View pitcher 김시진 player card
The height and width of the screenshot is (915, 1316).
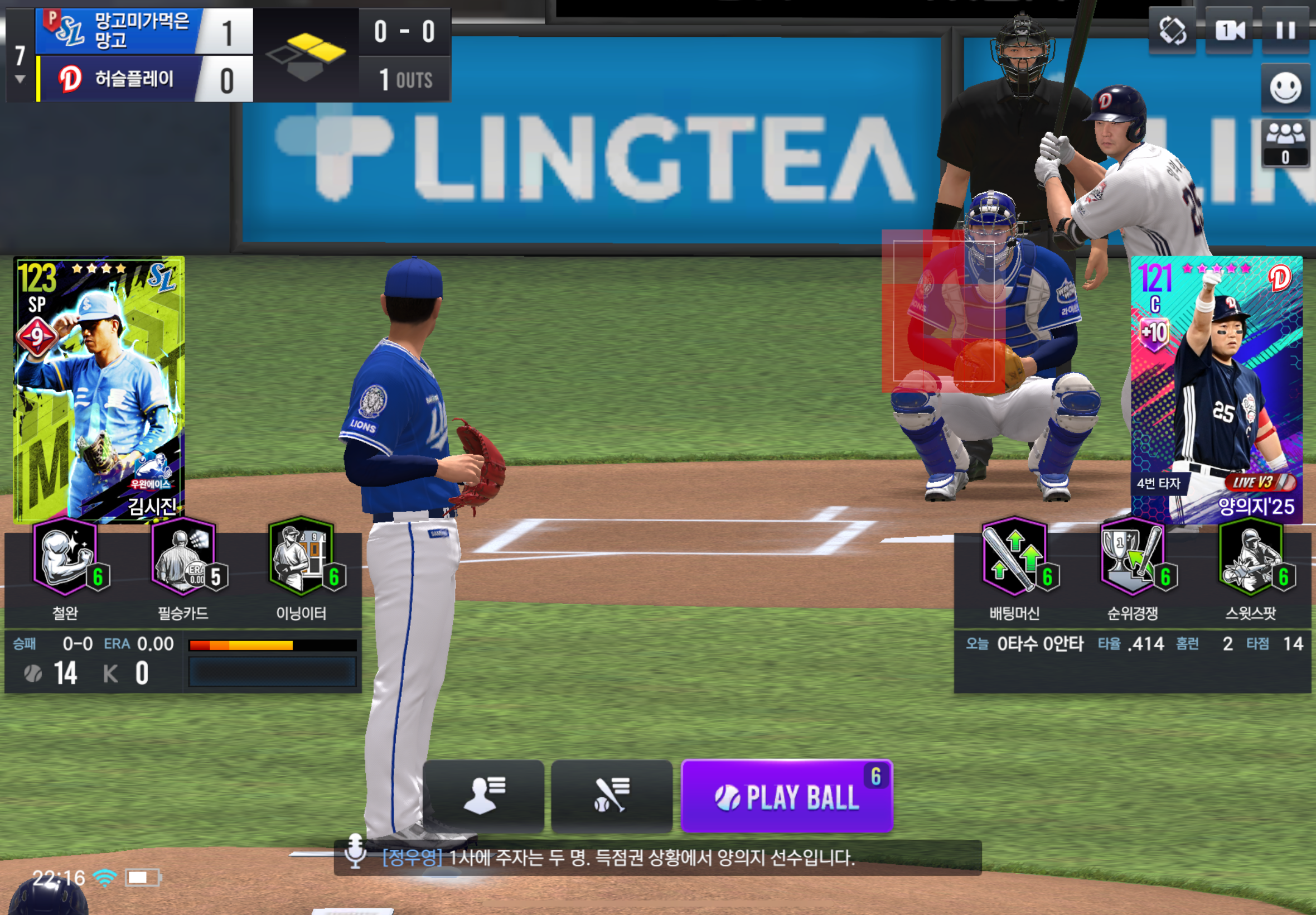point(99,389)
